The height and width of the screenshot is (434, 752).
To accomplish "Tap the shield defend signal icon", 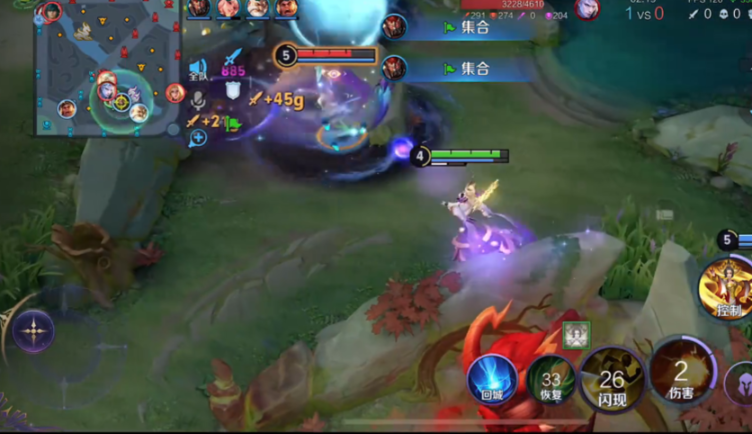I will tap(233, 90).
